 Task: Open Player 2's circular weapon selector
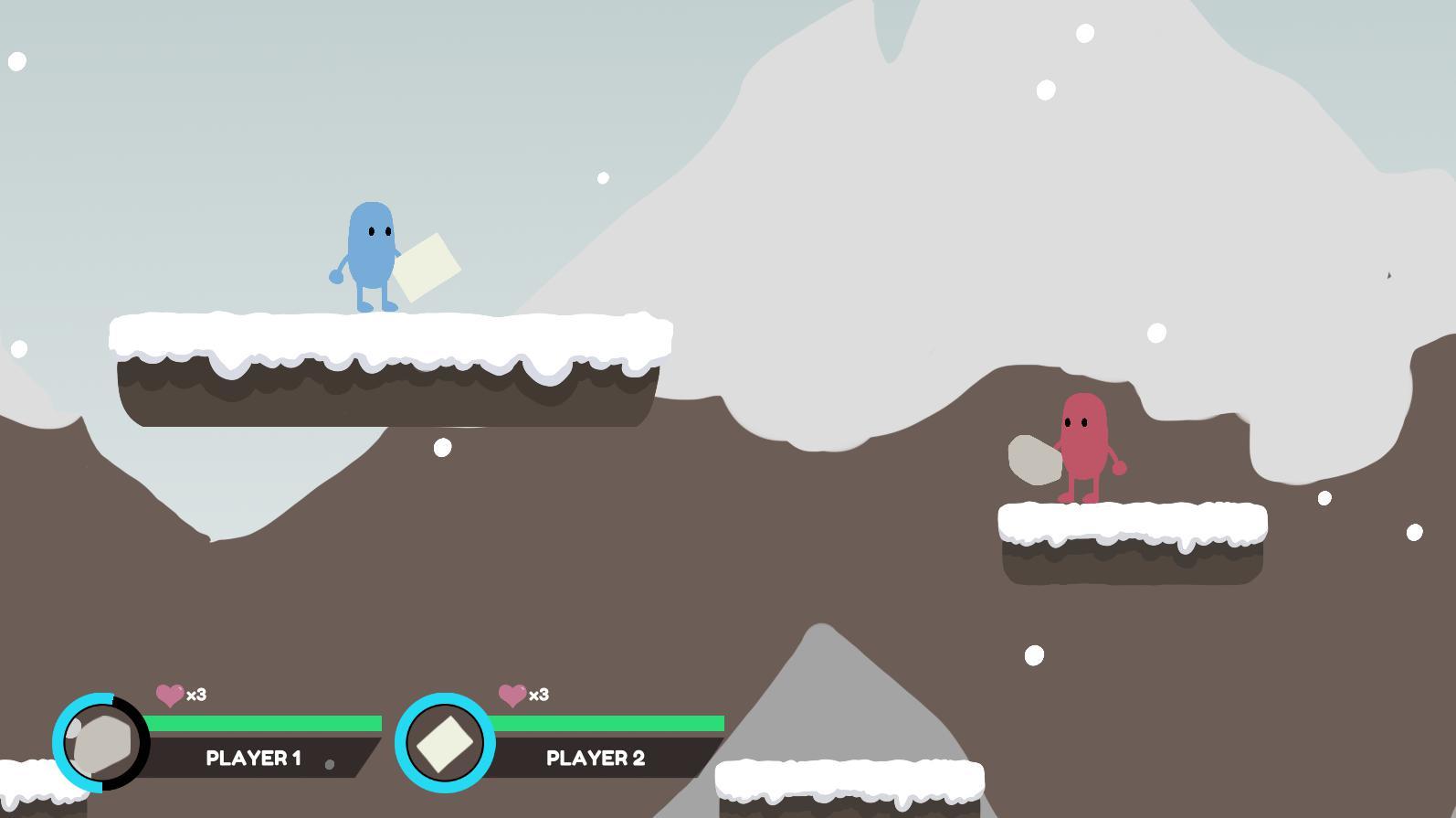pos(445,742)
